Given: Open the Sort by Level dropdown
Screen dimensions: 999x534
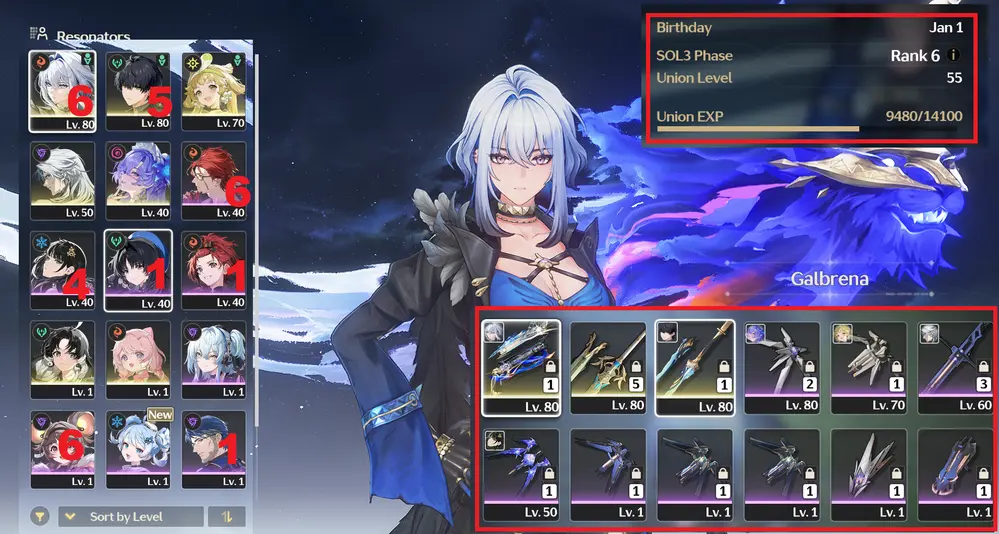Looking at the screenshot, I should tap(128, 517).
